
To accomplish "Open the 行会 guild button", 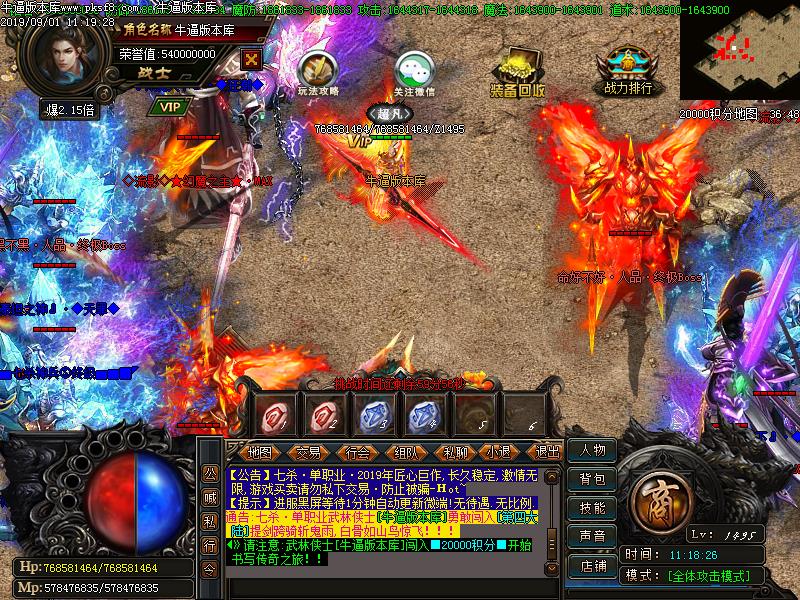I will pos(358,453).
